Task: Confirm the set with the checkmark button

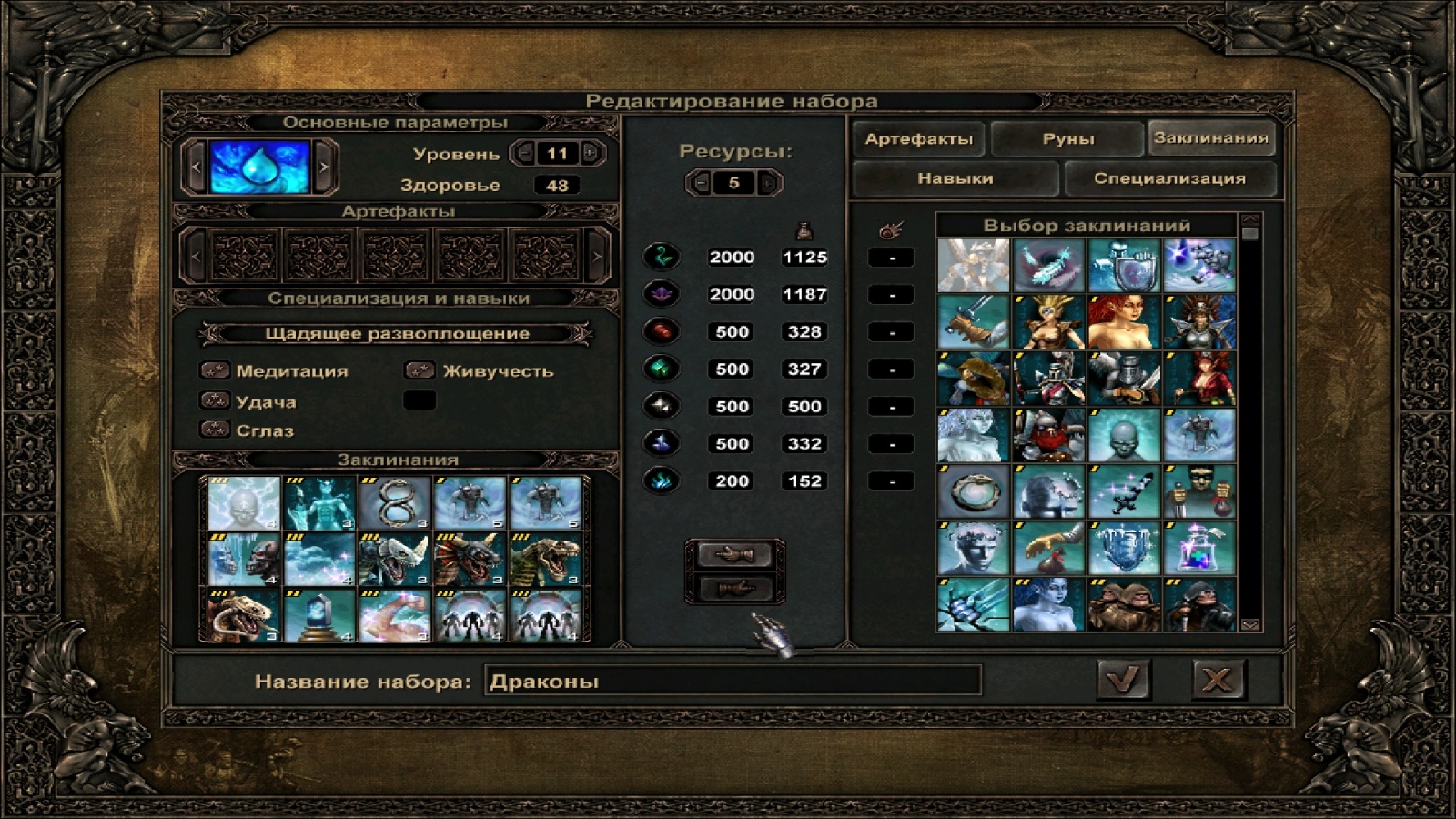Action: click(1123, 680)
